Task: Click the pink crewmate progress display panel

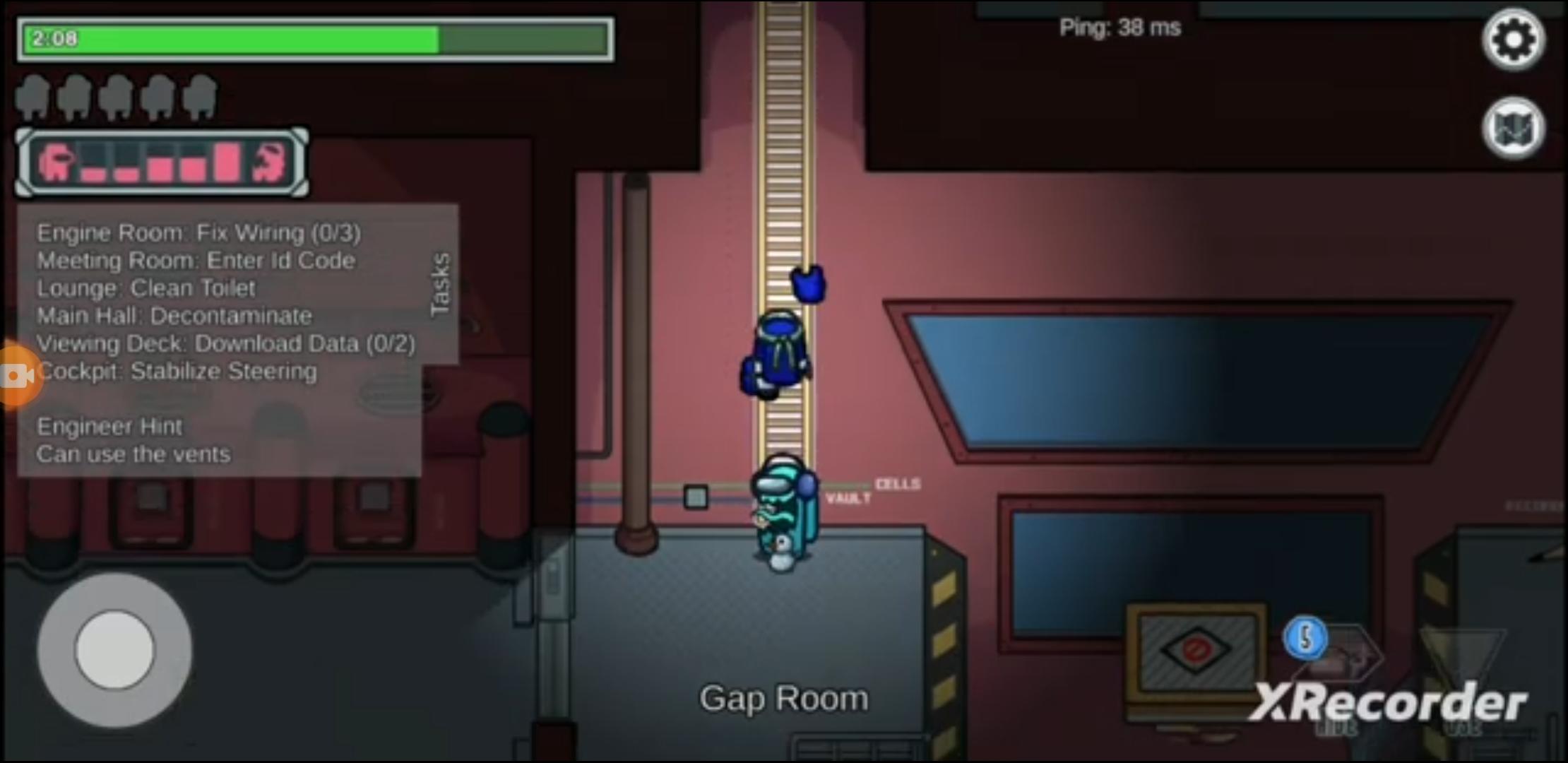Action: click(161, 162)
